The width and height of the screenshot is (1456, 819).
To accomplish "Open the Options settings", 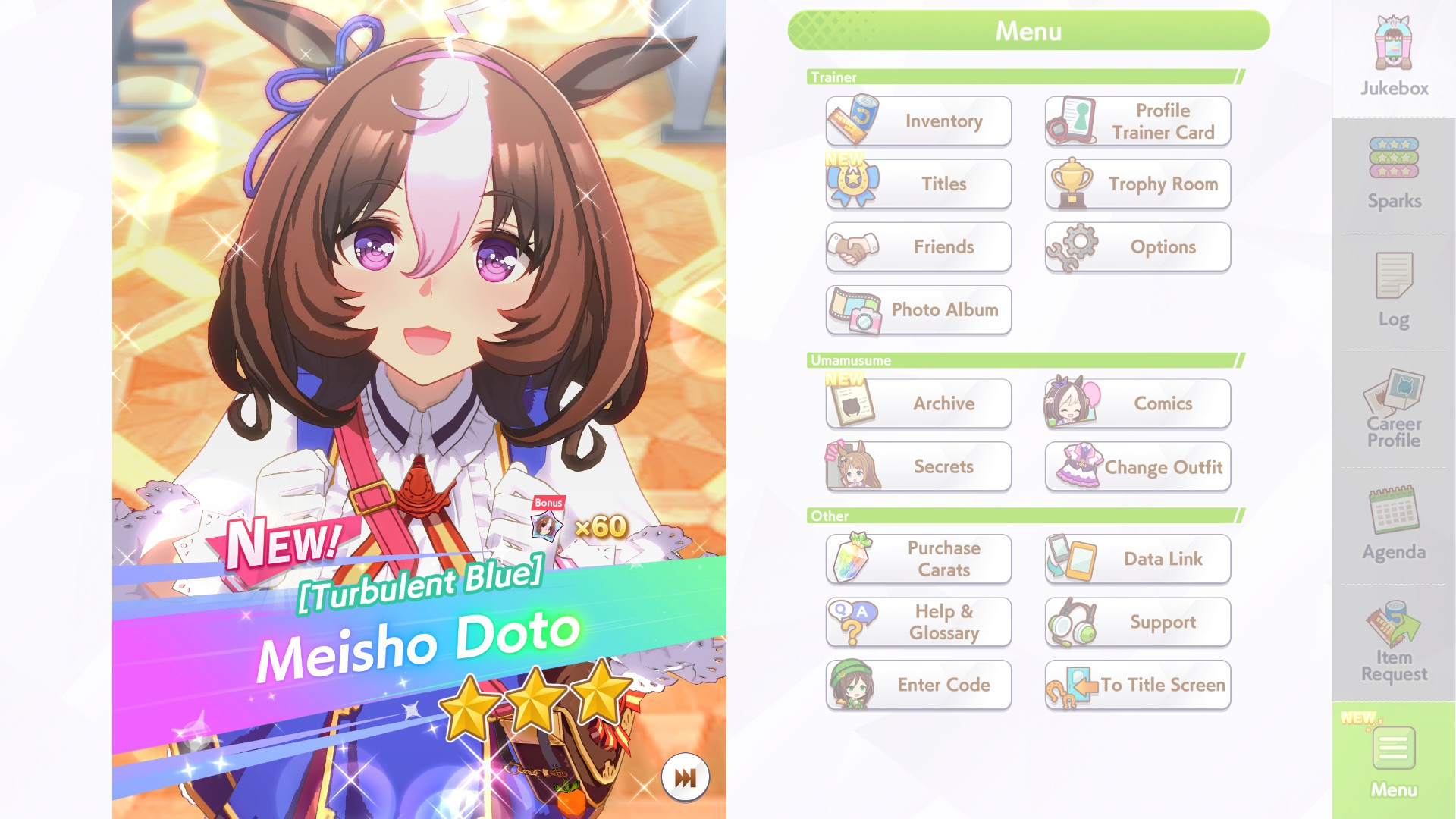I will [x=1137, y=247].
